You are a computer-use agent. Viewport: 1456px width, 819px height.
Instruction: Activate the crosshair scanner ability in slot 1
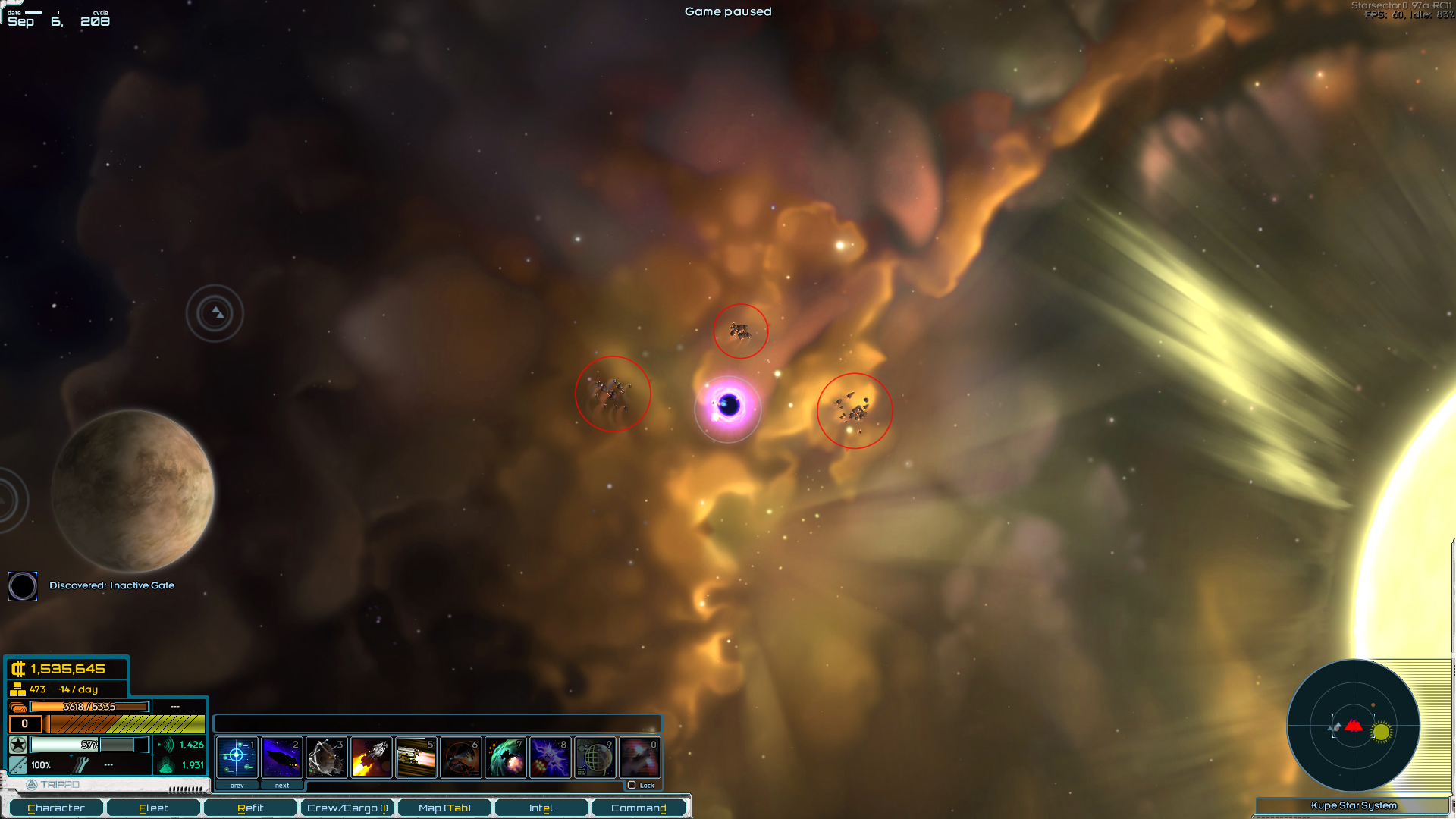[x=237, y=757]
